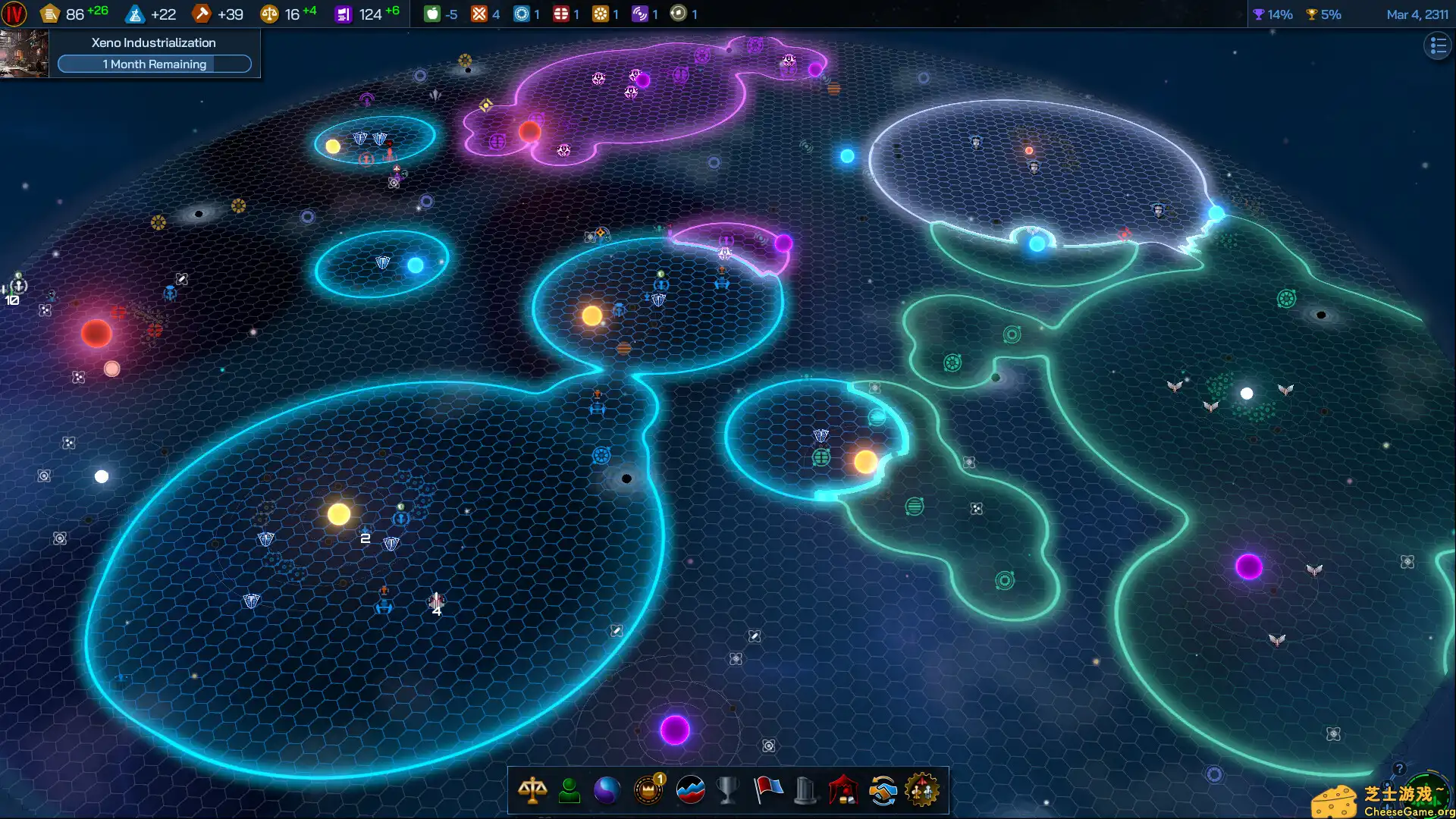Click the credits treasury icon showing 86
The height and width of the screenshot is (819, 1456).
tap(50, 13)
